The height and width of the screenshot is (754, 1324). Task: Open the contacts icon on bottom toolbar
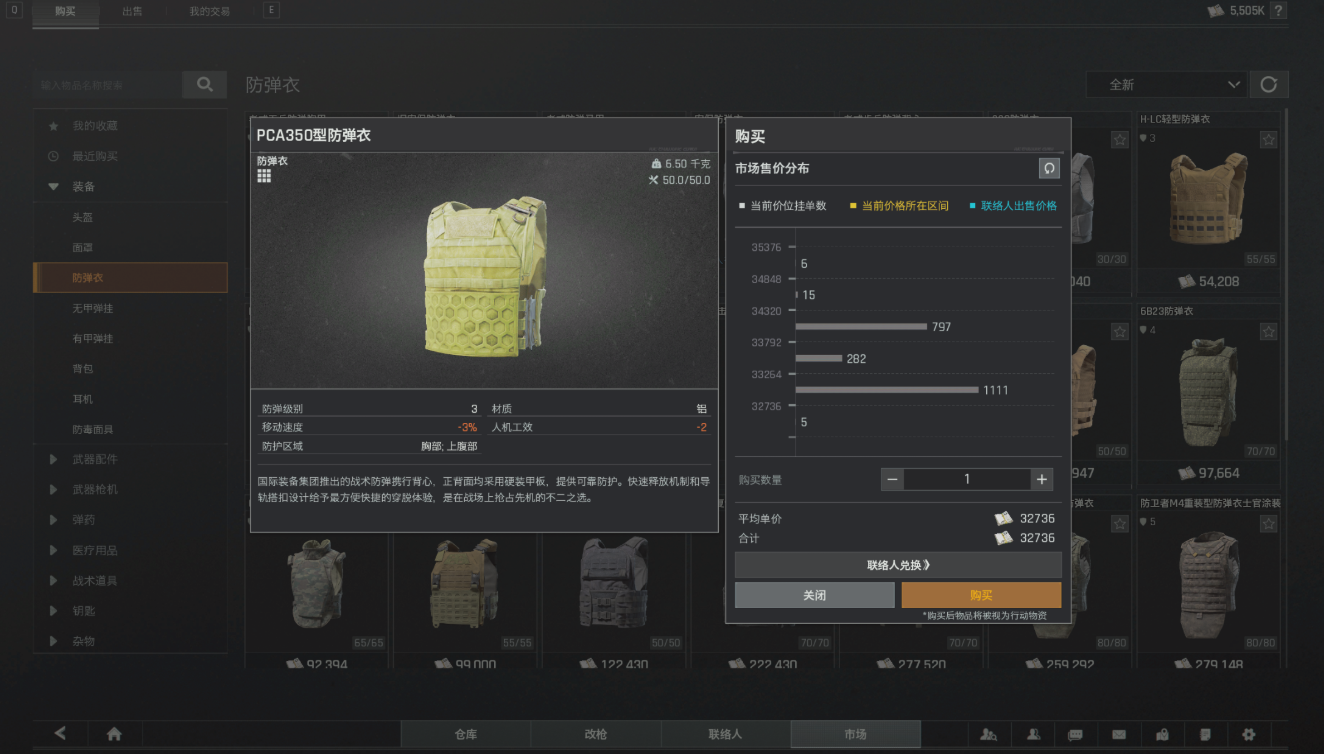[1033, 734]
